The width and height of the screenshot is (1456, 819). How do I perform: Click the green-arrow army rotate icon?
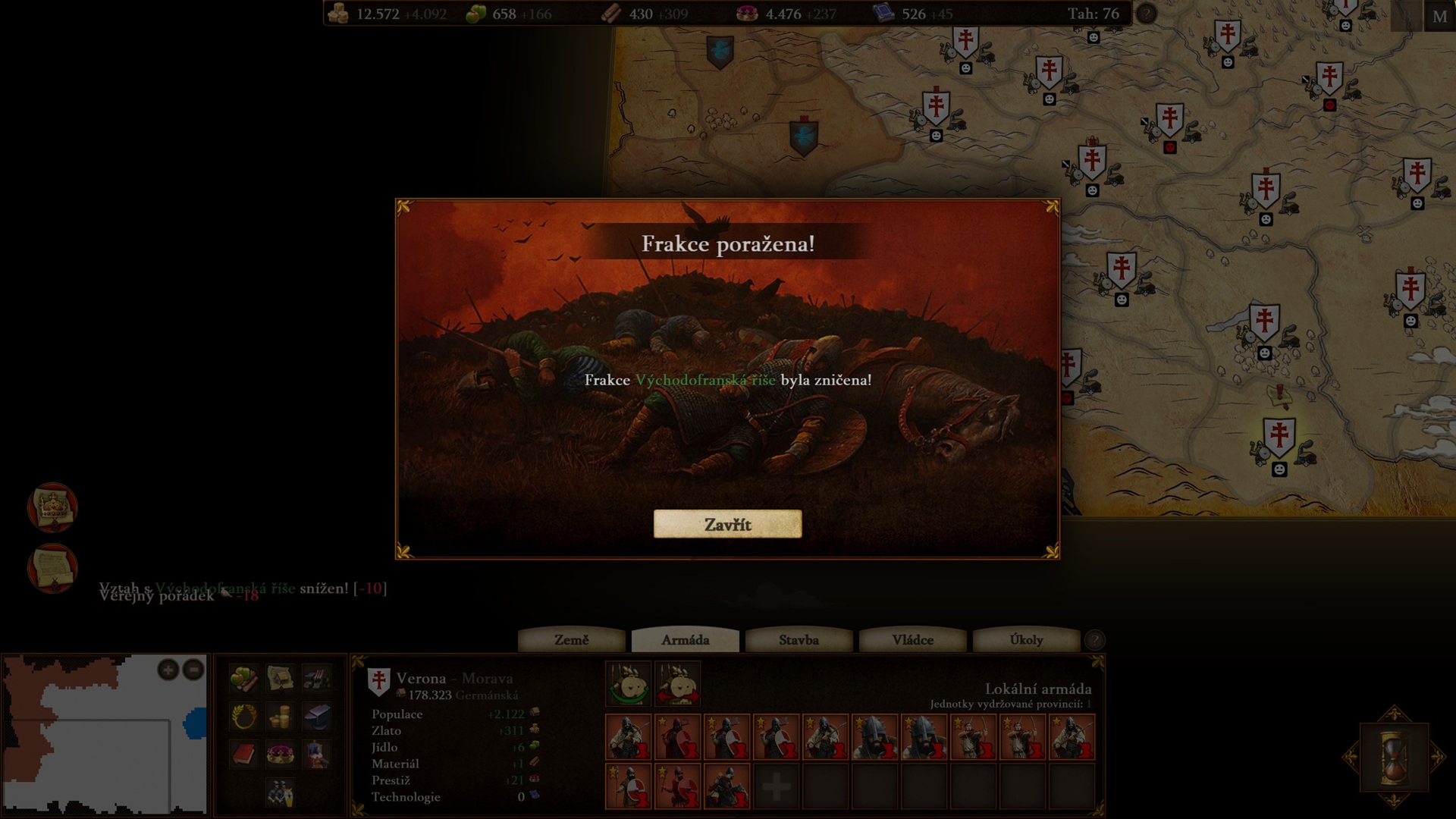coord(629,684)
